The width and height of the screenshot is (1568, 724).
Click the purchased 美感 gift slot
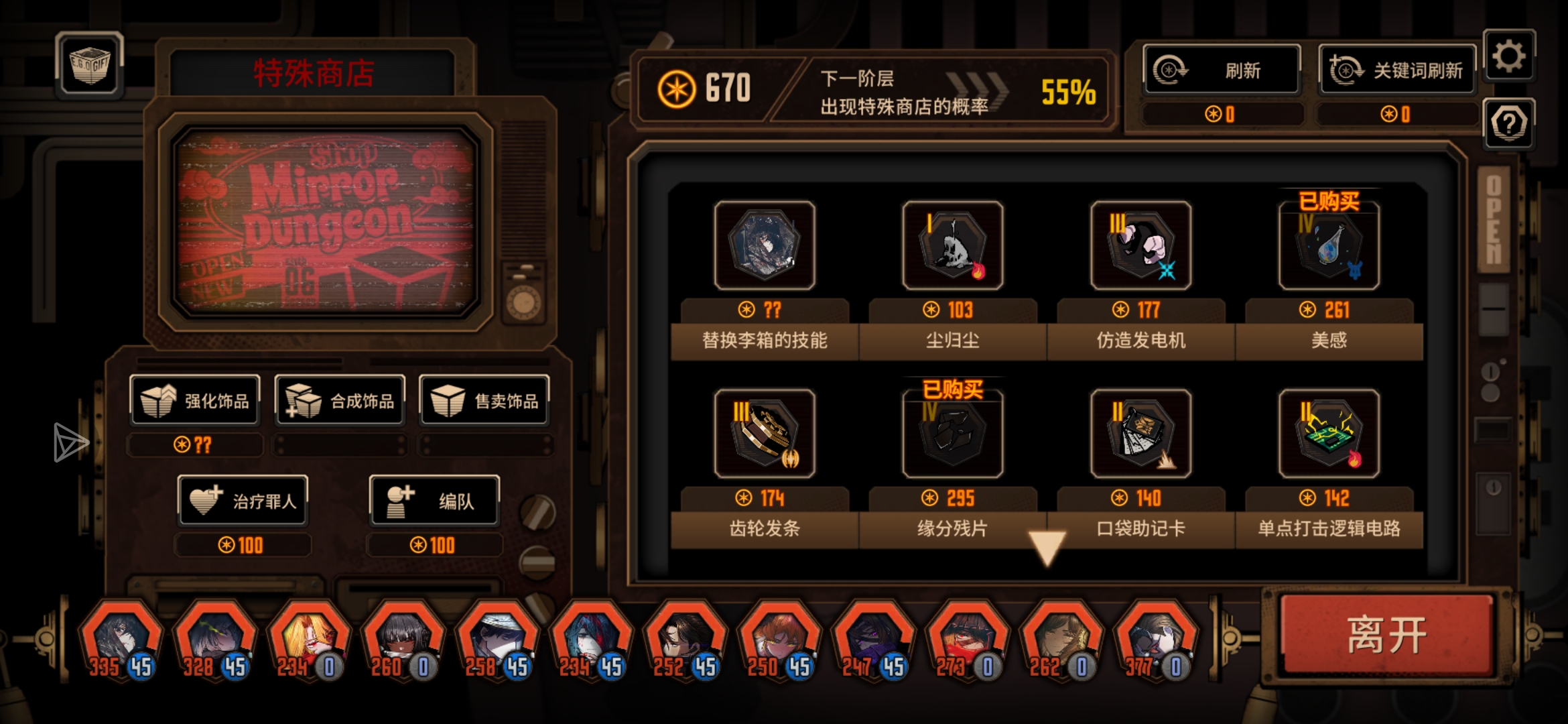pyautogui.click(x=1328, y=247)
